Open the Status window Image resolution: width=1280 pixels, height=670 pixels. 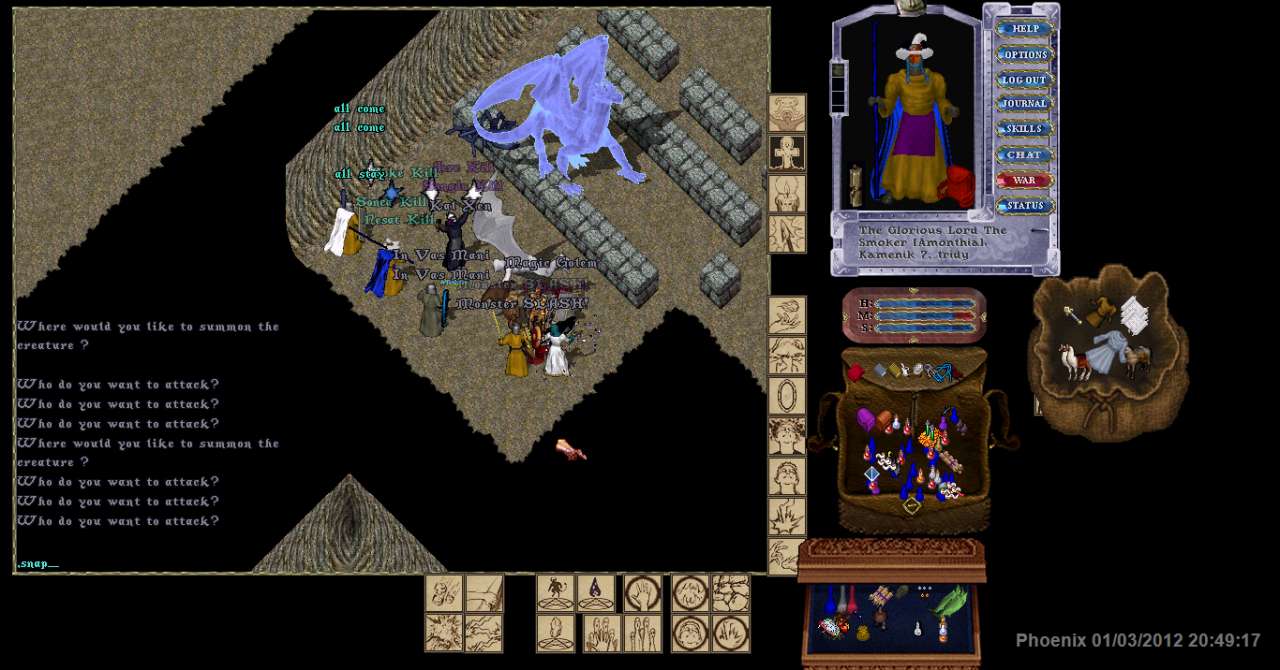1024,206
